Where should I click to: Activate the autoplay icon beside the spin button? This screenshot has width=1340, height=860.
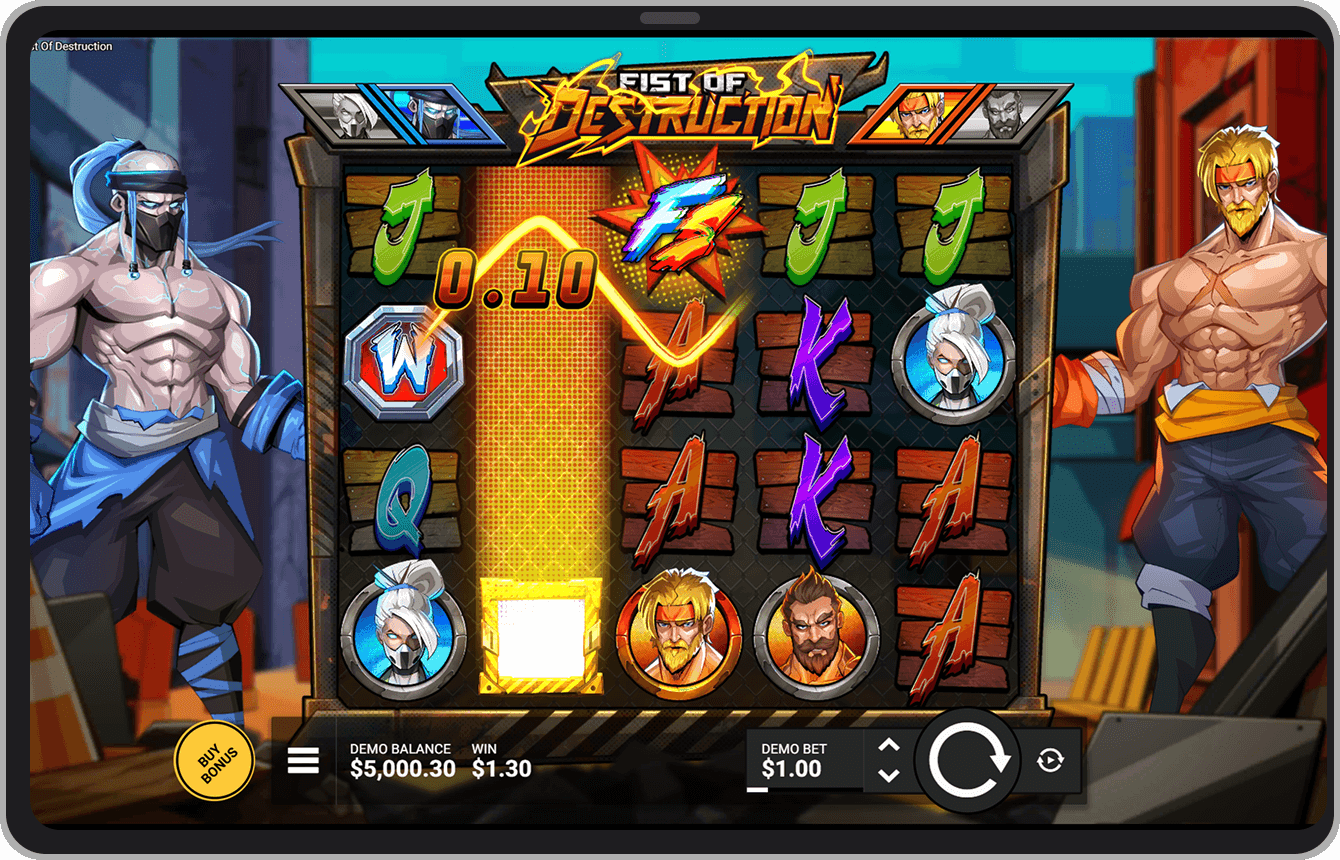click(x=1050, y=760)
